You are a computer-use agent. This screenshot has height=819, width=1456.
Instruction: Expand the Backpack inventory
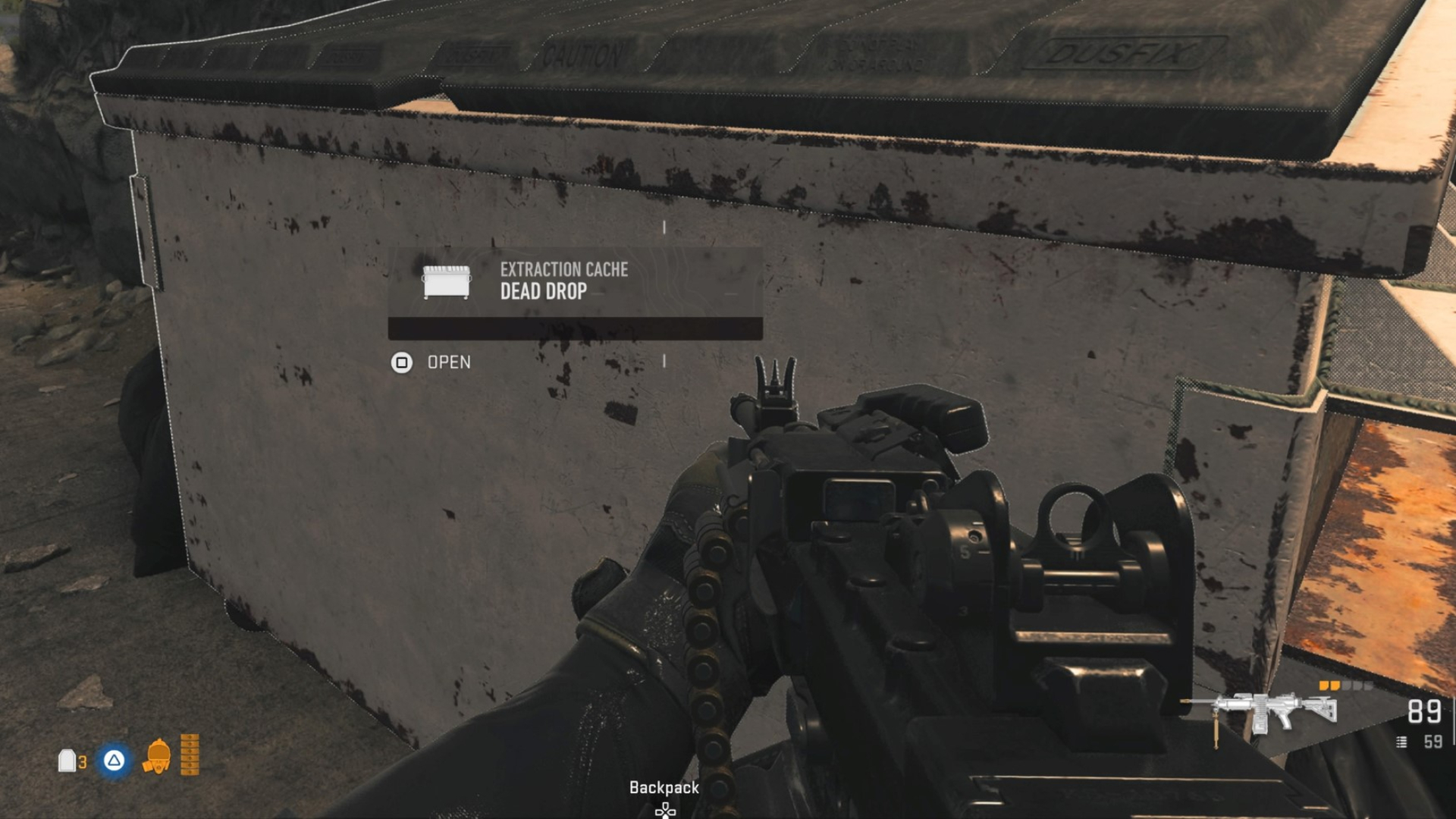[664, 788]
